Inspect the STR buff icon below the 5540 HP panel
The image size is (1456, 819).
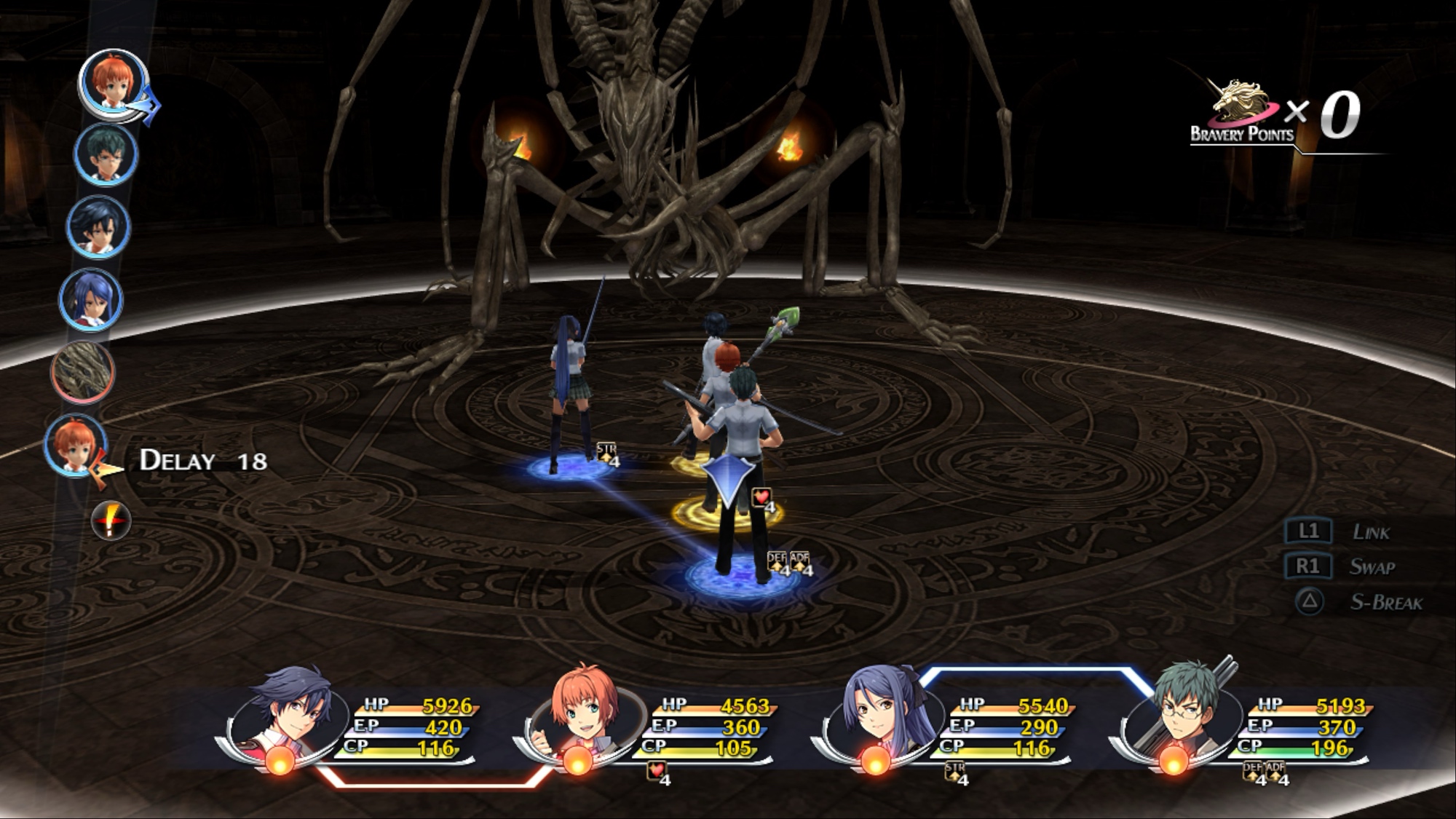point(954,772)
